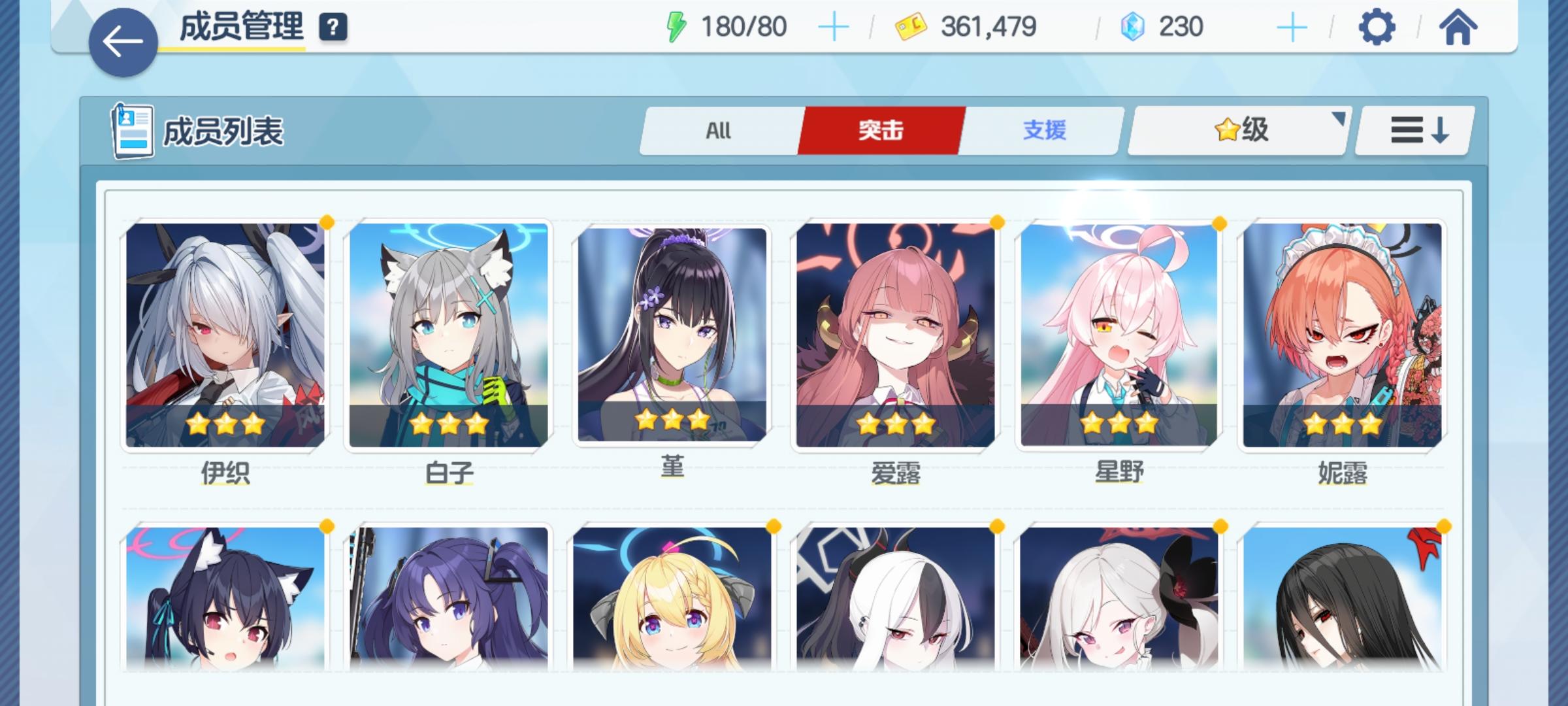
Task: Switch to the All filter tab
Action: coord(717,131)
